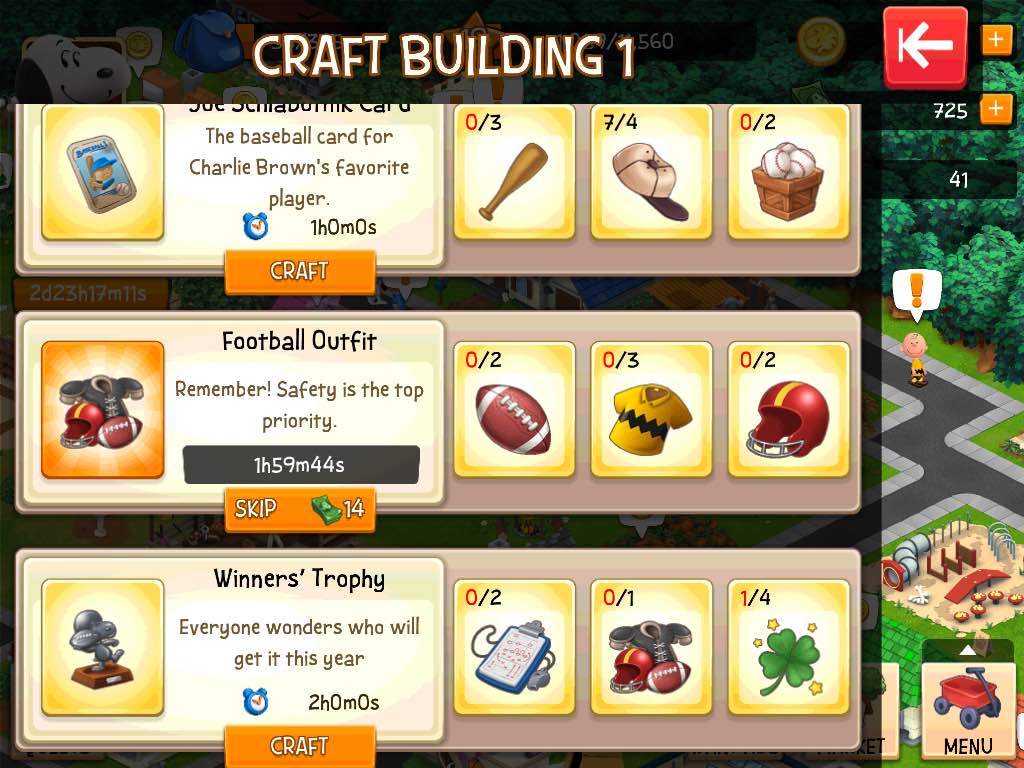Tap the football ingredient slot
The height and width of the screenshot is (768, 1024).
click(514, 409)
